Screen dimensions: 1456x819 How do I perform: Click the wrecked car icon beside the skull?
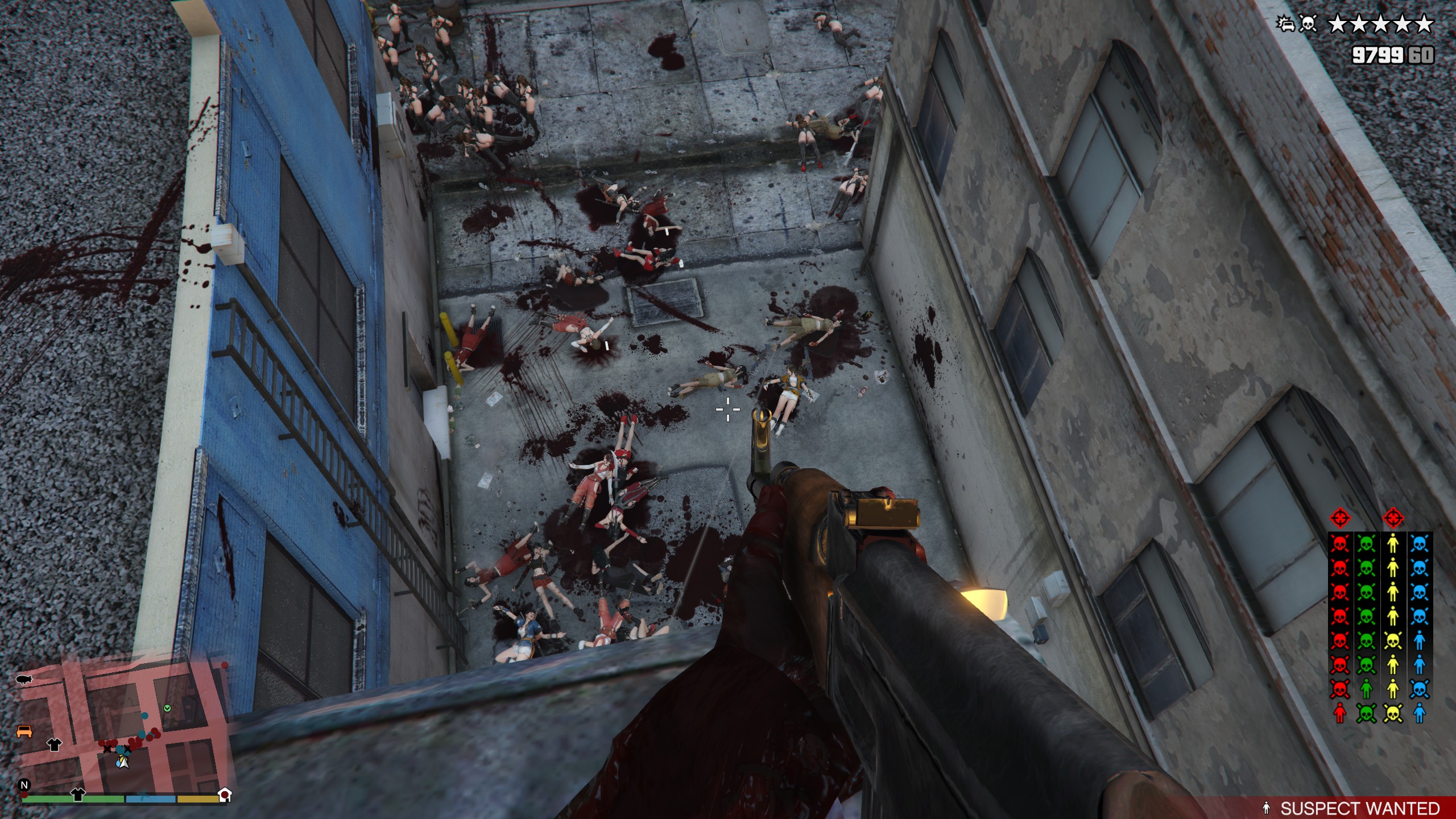click(x=1286, y=24)
